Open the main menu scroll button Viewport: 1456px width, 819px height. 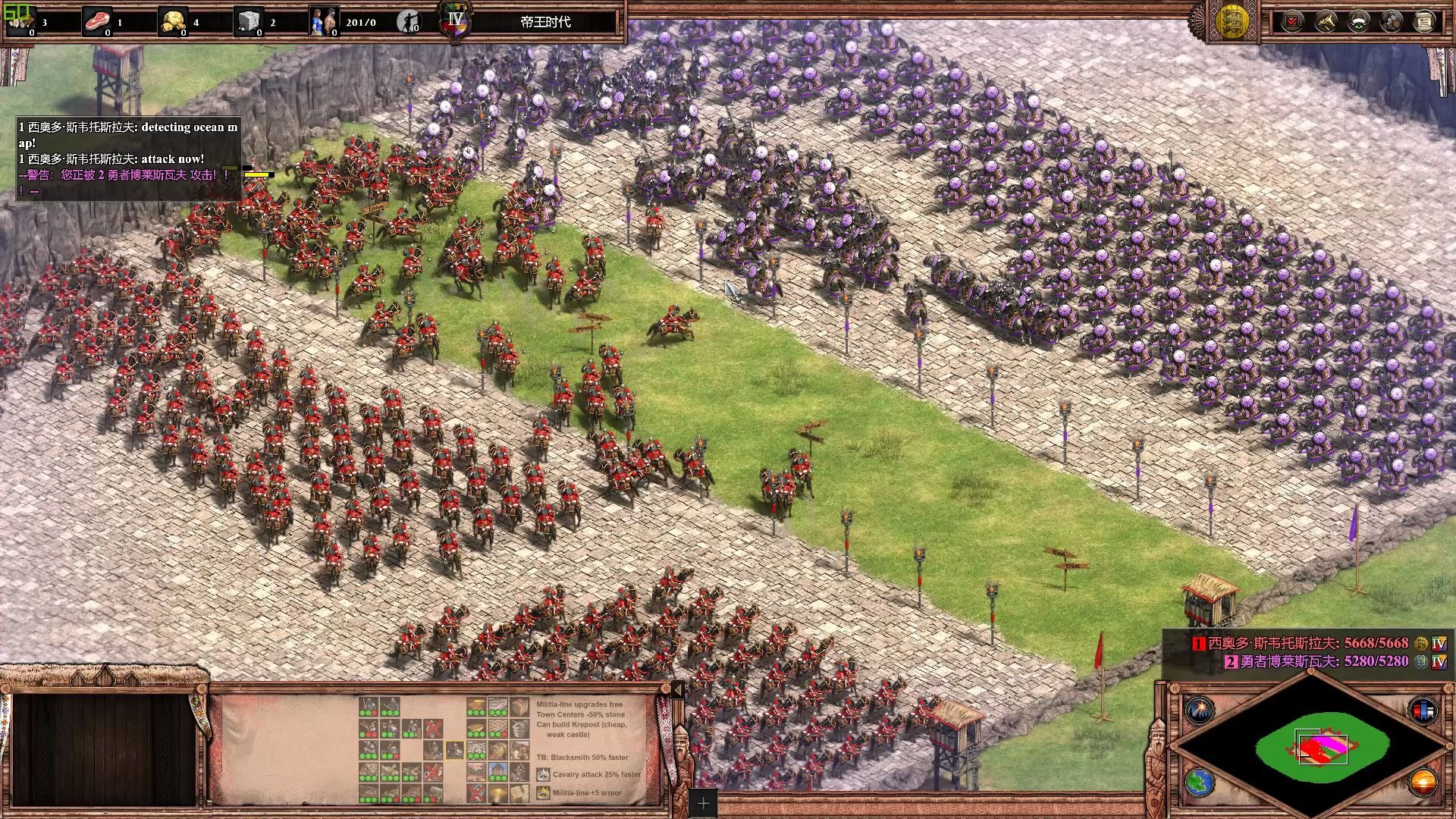pos(1424,21)
